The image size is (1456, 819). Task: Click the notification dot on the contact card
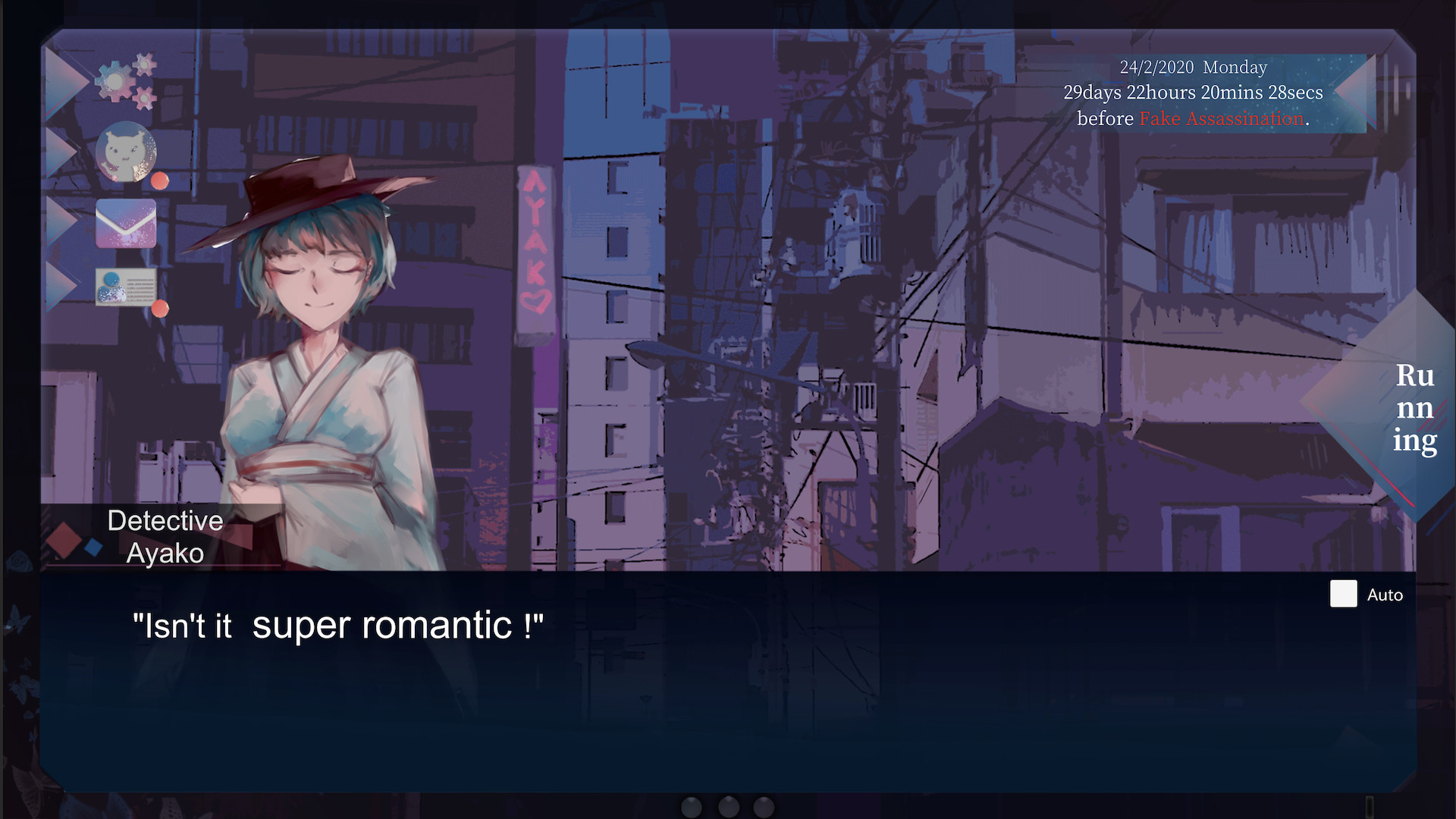point(160,309)
